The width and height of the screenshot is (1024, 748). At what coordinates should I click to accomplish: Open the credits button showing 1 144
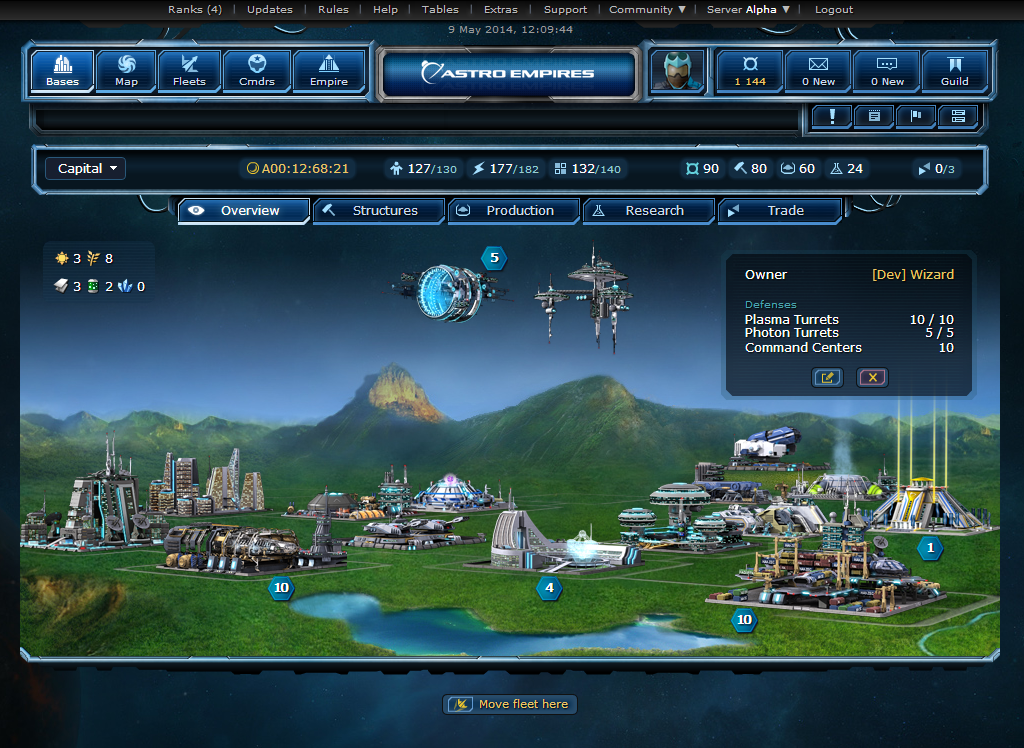pyautogui.click(x=749, y=71)
